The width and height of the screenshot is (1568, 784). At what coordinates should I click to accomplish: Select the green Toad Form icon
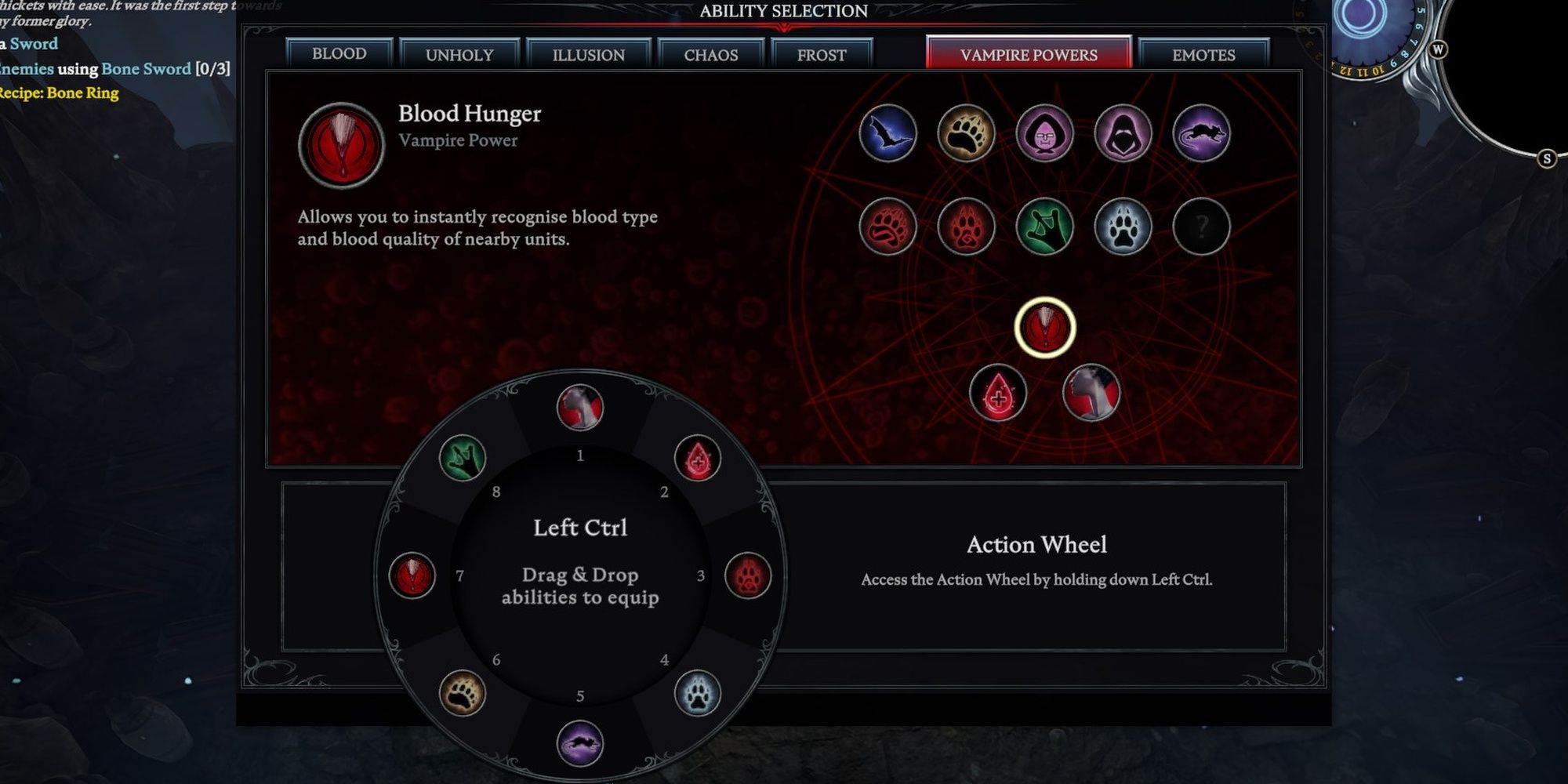(1044, 227)
